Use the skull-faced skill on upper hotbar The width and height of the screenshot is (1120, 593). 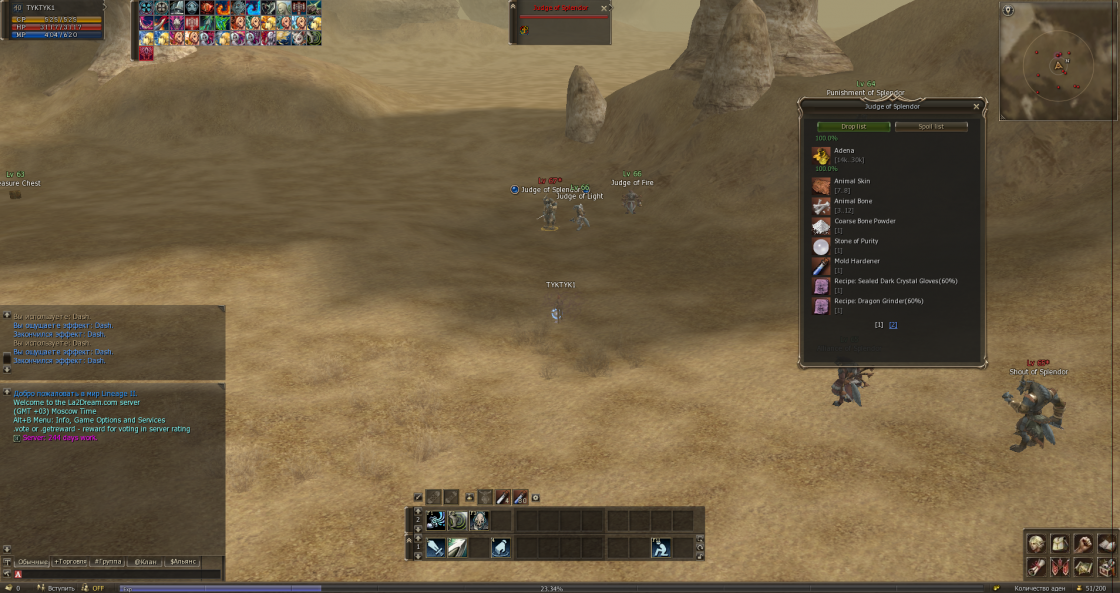tap(479, 520)
